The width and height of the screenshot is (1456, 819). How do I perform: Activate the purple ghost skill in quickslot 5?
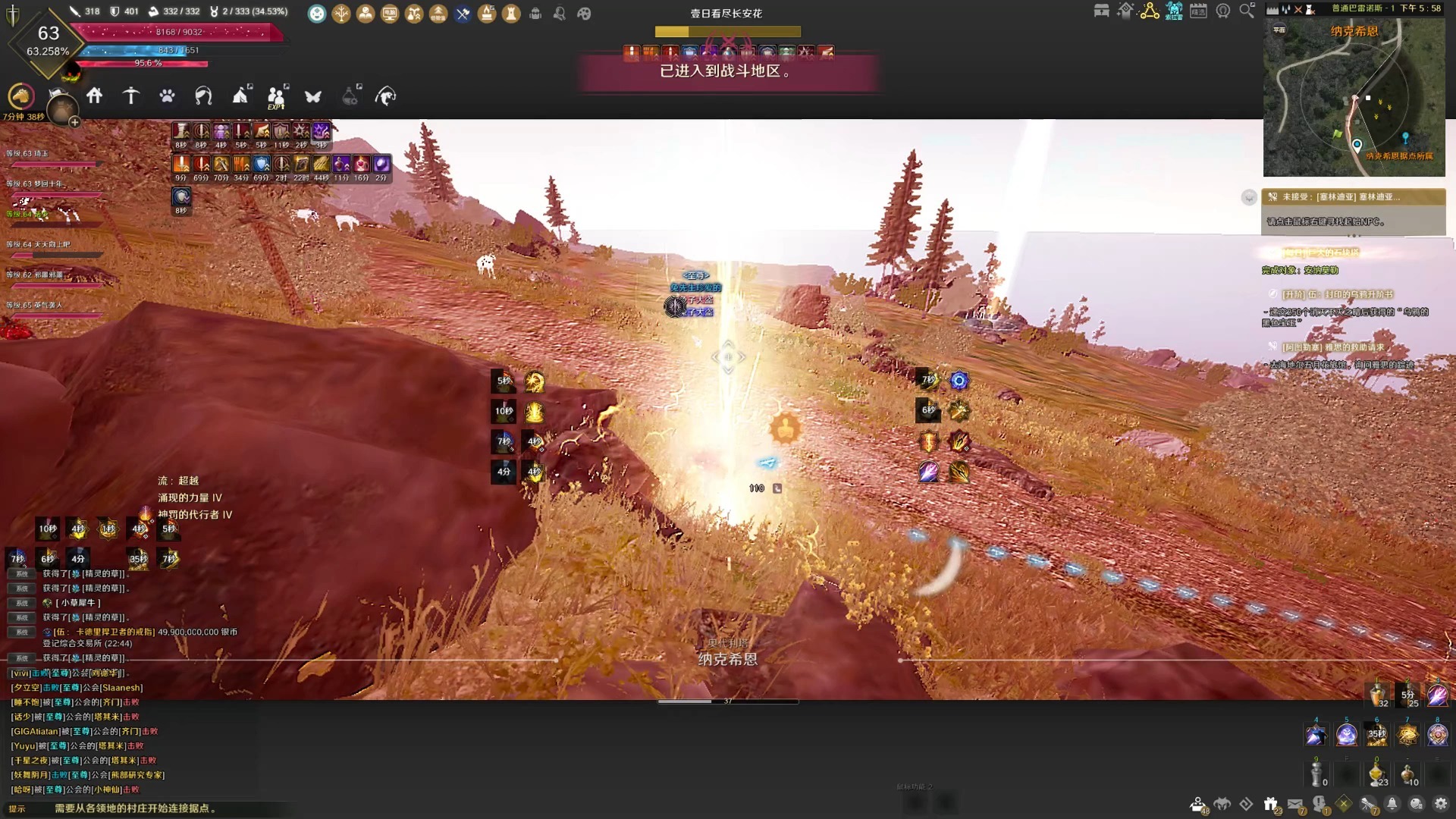pyautogui.click(x=1347, y=734)
